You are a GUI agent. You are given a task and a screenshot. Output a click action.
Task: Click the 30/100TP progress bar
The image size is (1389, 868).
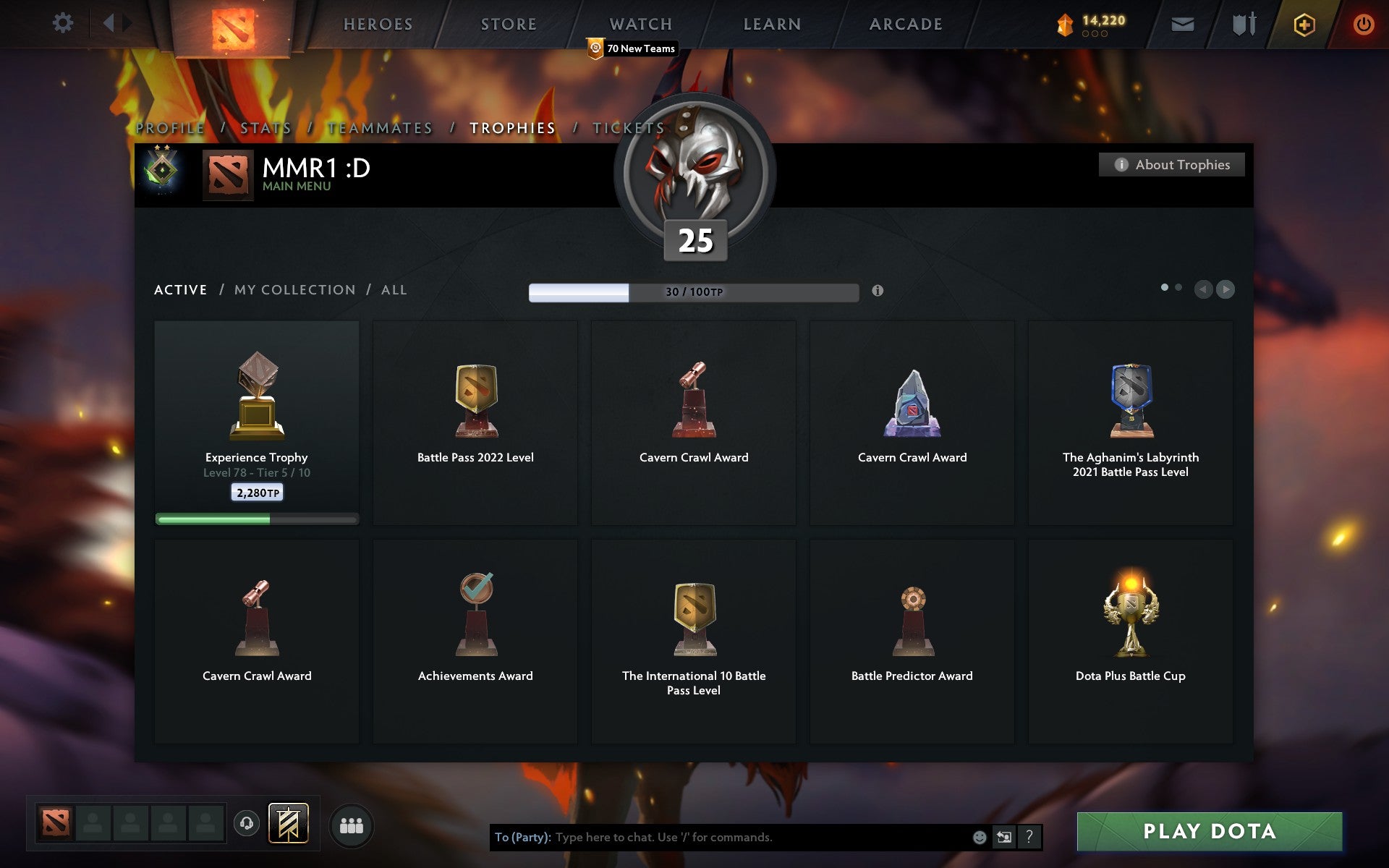pos(693,292)
